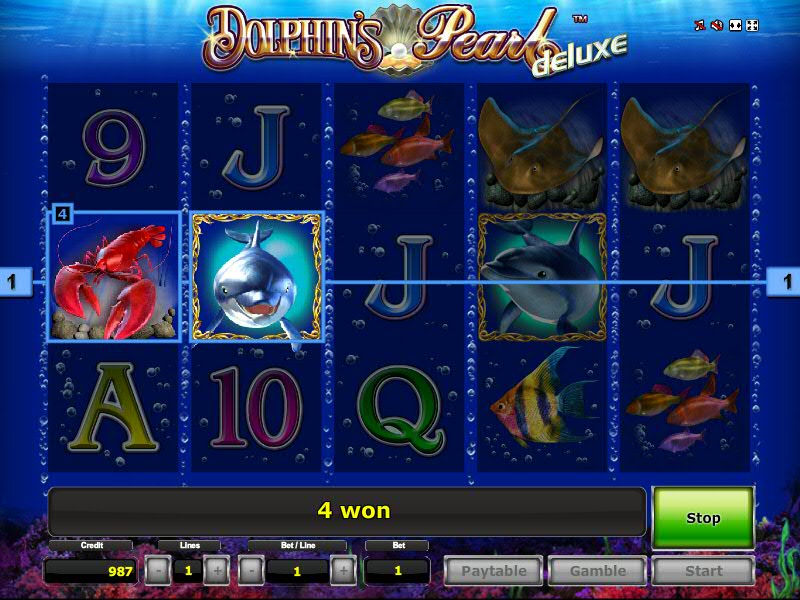Raise the Bet / Line amount

[x=343, y=571]
